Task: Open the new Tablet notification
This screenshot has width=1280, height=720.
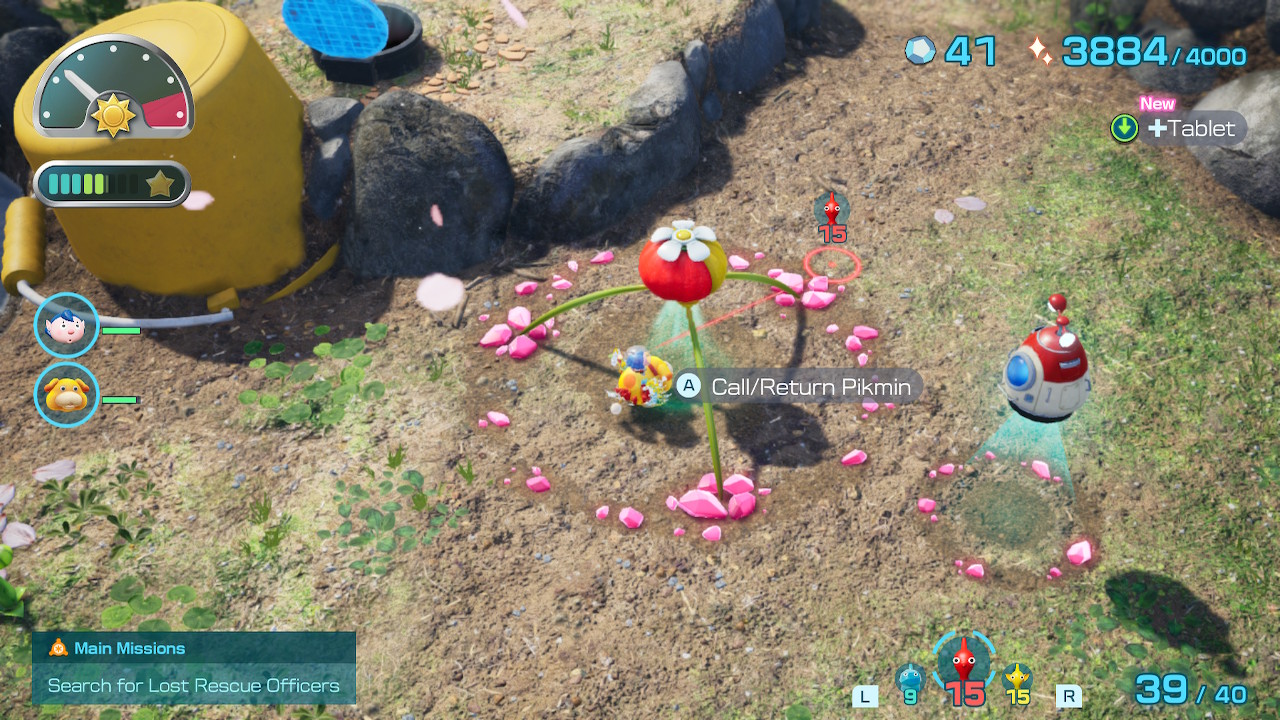Action: point(1179,128)
